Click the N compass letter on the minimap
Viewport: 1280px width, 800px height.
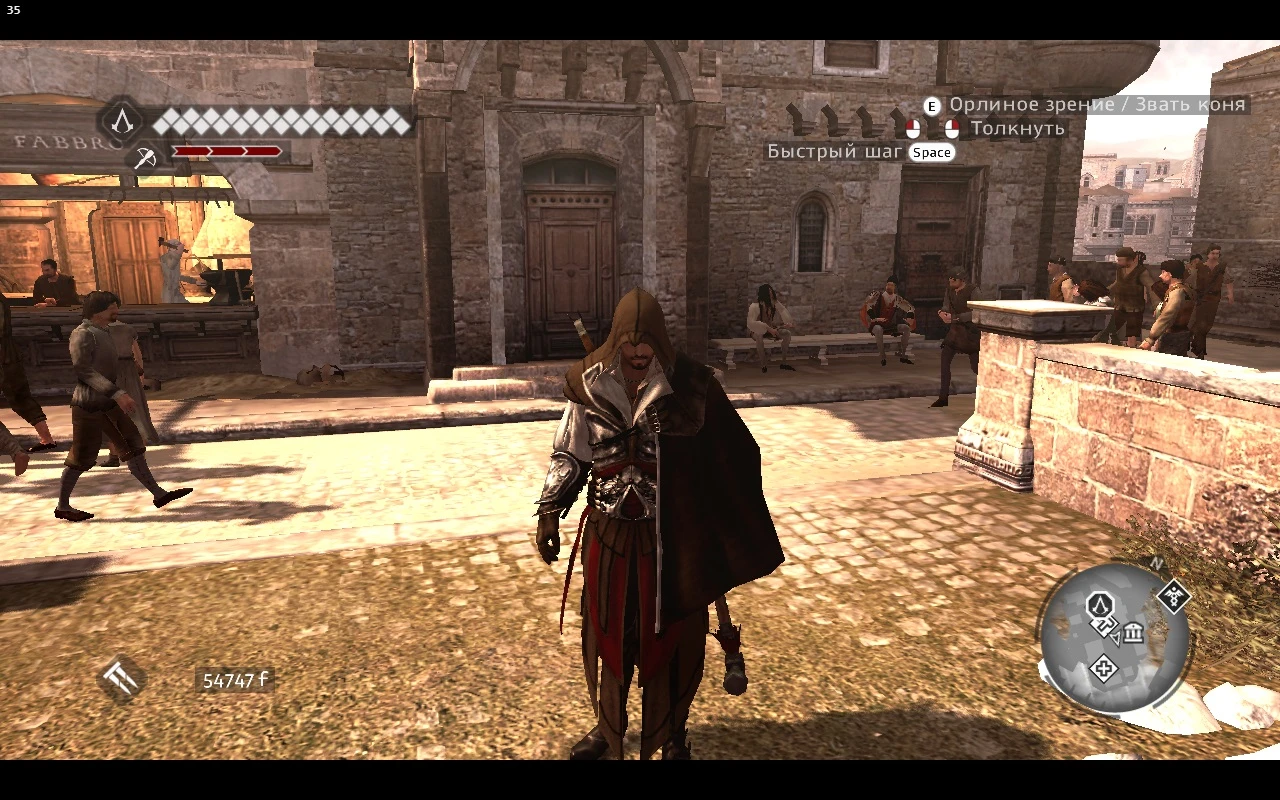[x=1155, y=563]
